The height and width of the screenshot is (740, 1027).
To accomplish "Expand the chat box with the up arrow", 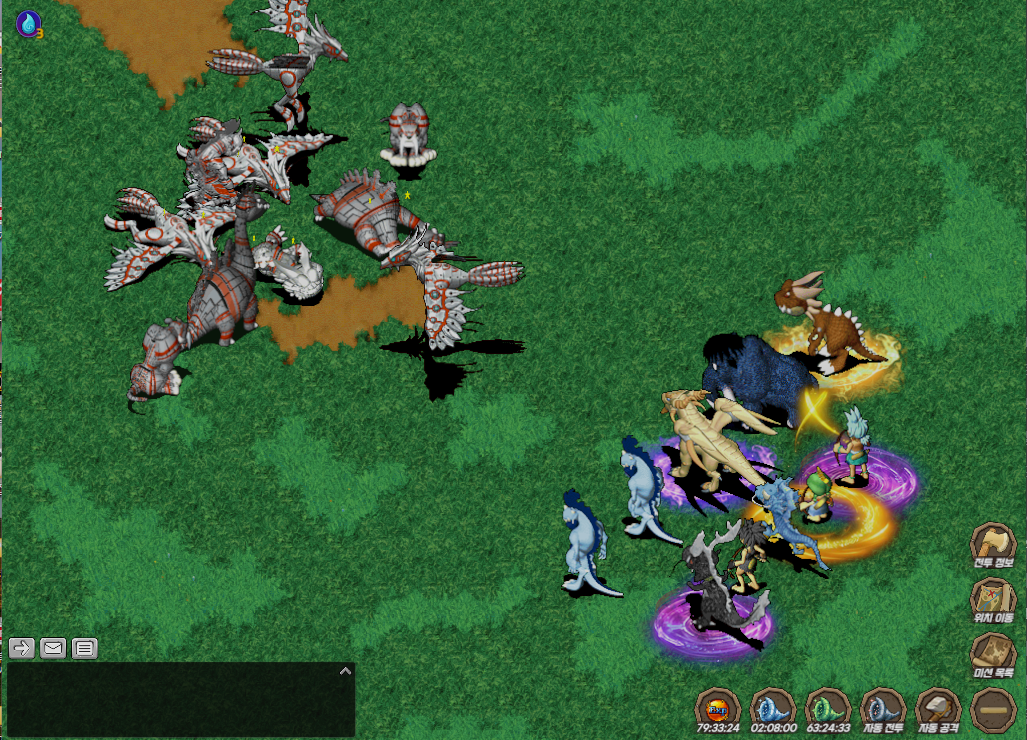I will coord(345,671).
